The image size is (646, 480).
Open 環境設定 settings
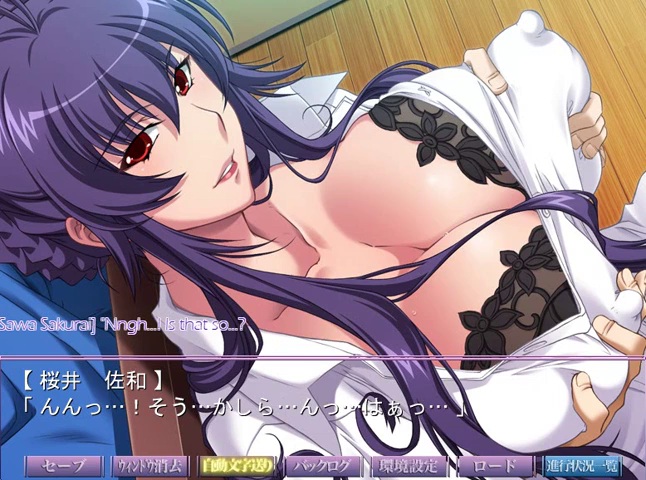pyautogui.click(x=409, y=466)
